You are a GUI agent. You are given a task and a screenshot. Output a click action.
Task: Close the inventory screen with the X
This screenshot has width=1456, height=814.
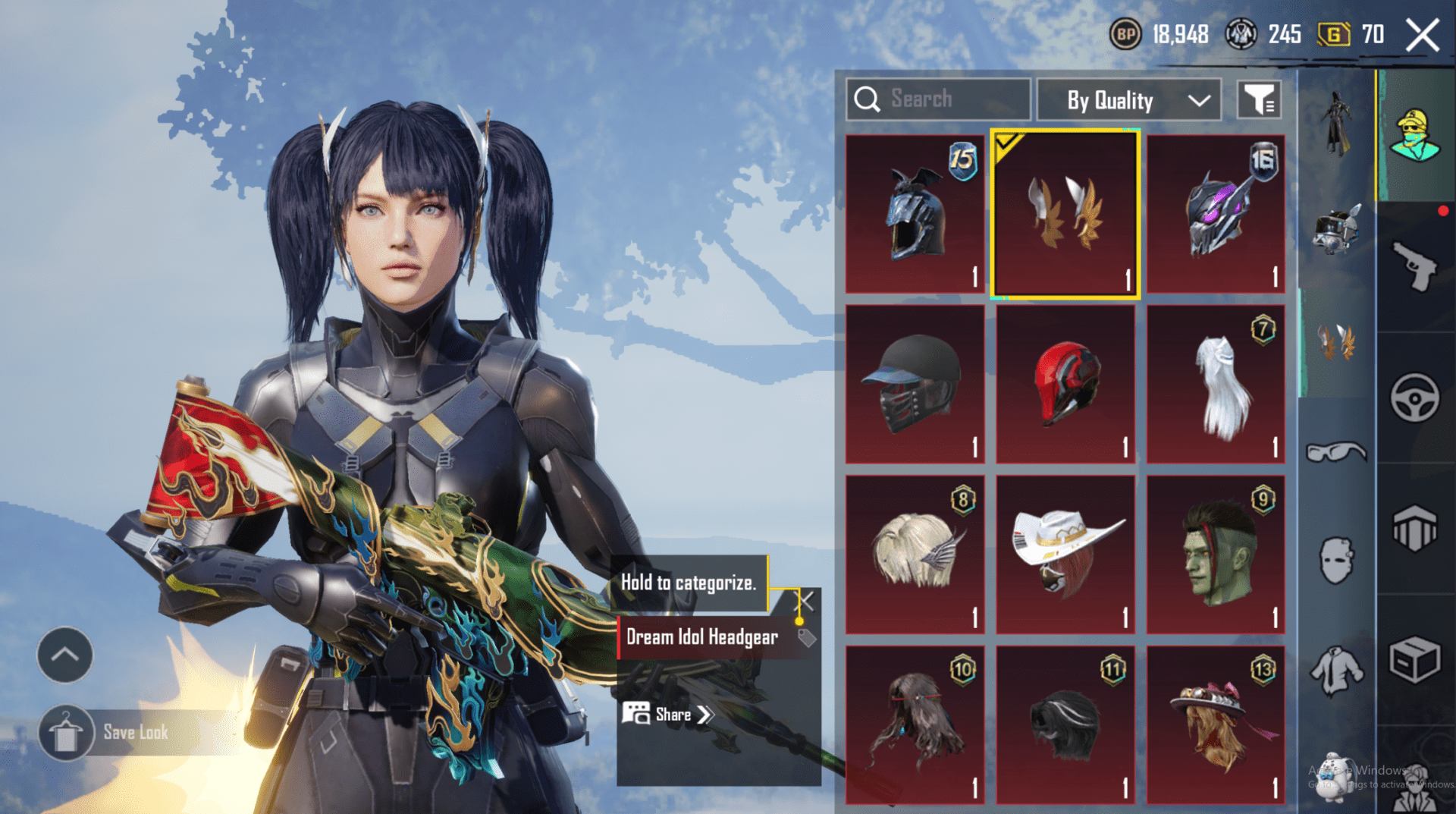click(1422, 35)
